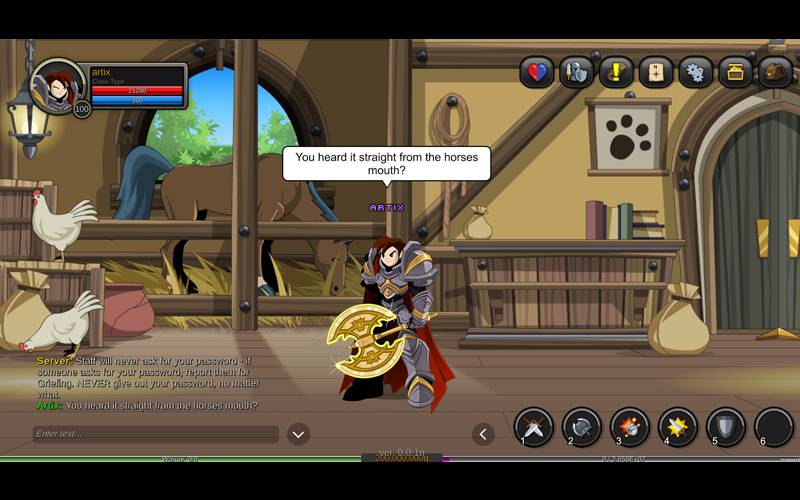Select the artix character portrait
This screenshot has height=500, width=800.
tap(58, 85)
